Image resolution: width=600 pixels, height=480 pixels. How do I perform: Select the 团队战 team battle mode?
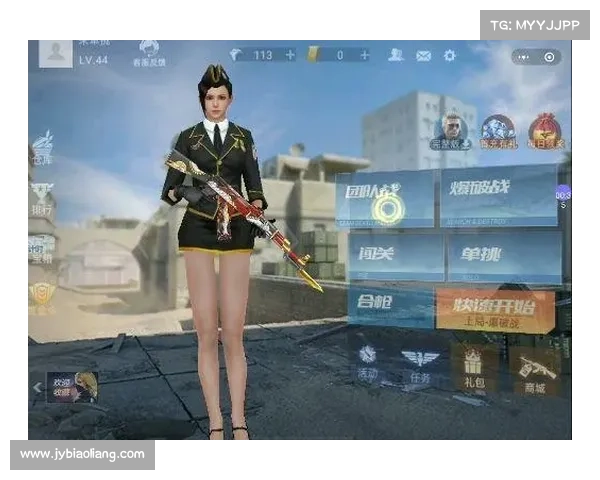(389, 198)
